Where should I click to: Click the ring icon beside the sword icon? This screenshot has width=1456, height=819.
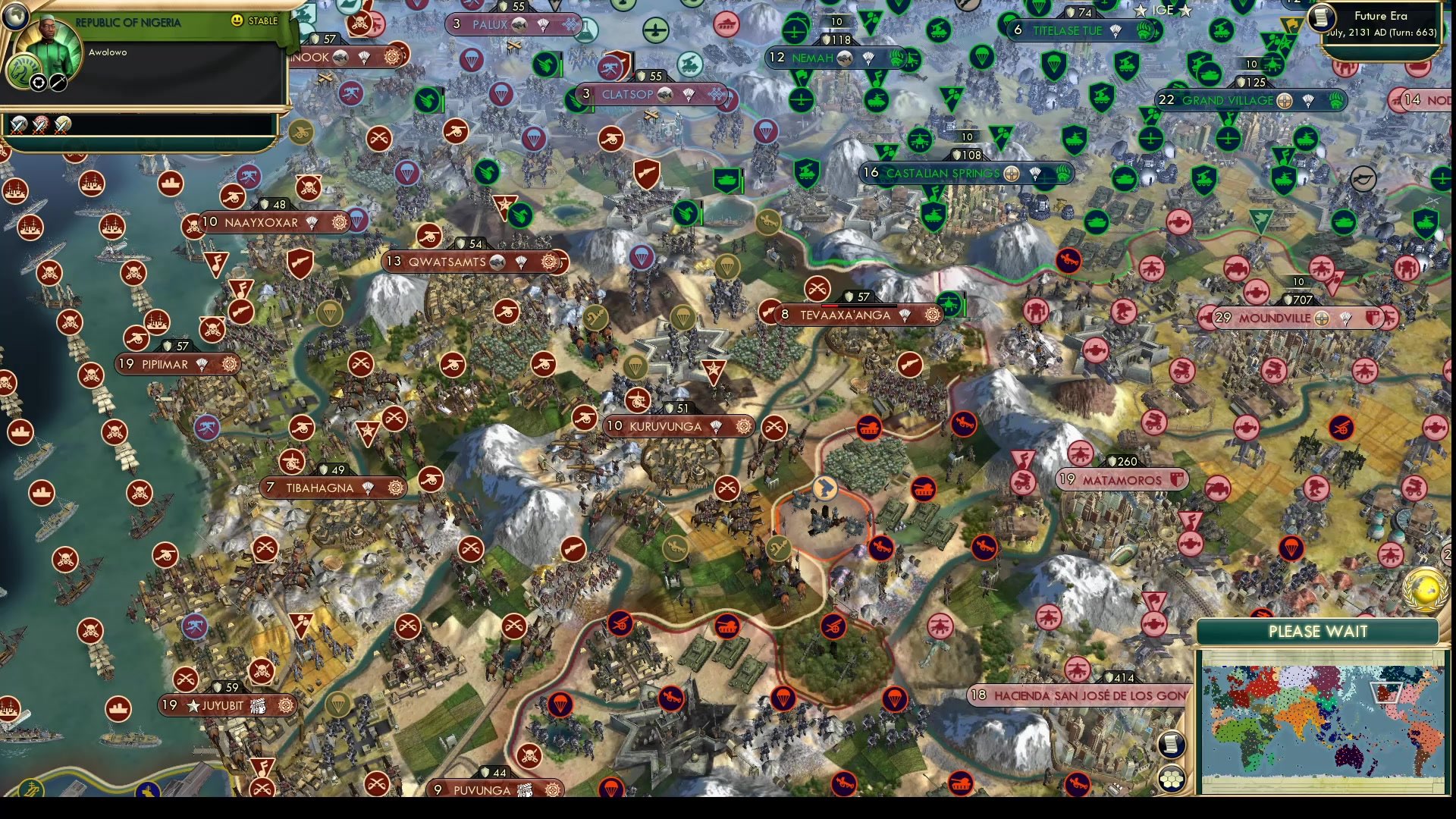tap(38, 82)
